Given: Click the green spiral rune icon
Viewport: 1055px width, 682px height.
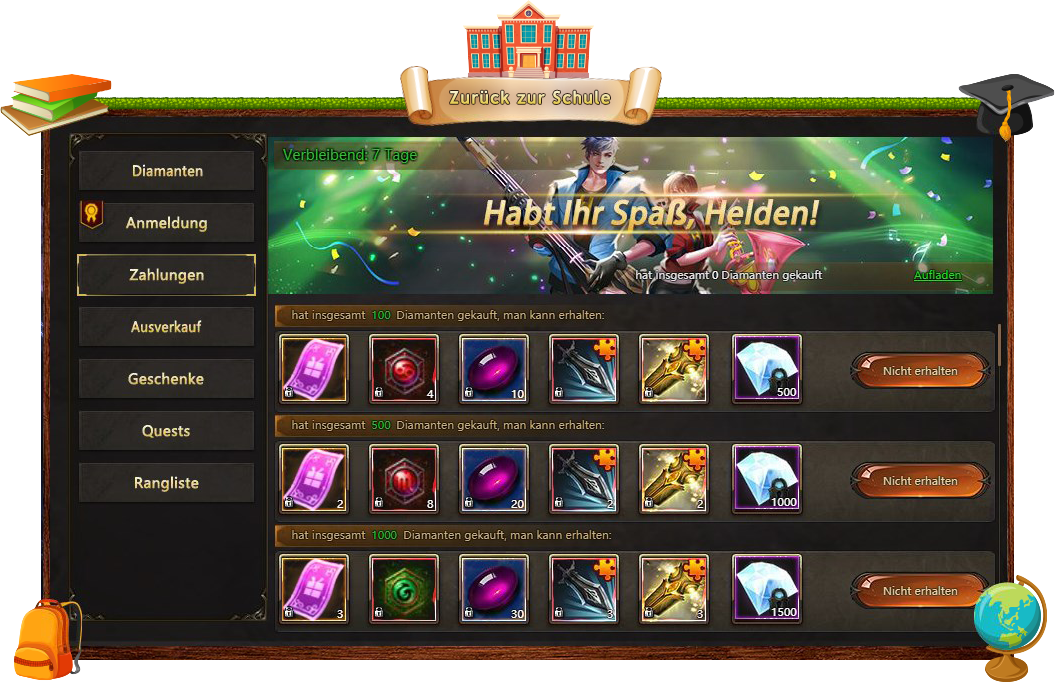Looking at the screenshot, I should tap(404, 589).
